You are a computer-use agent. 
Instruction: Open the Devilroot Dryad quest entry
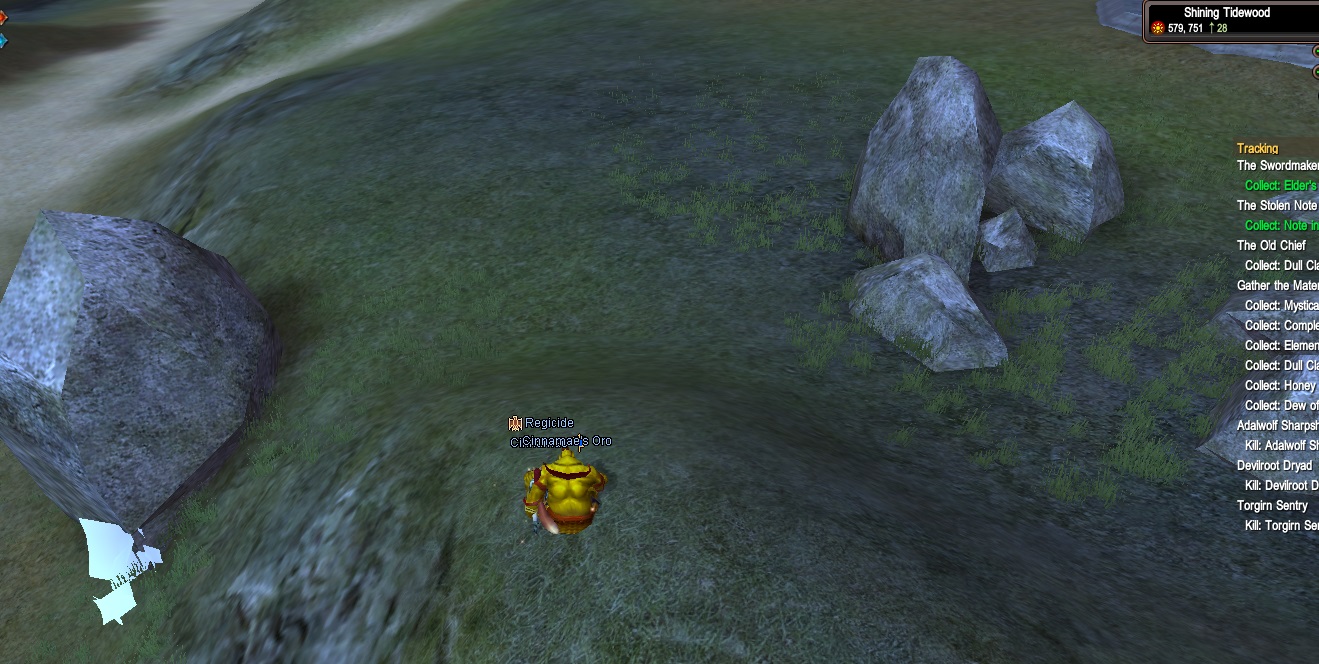coord(1274,466)
